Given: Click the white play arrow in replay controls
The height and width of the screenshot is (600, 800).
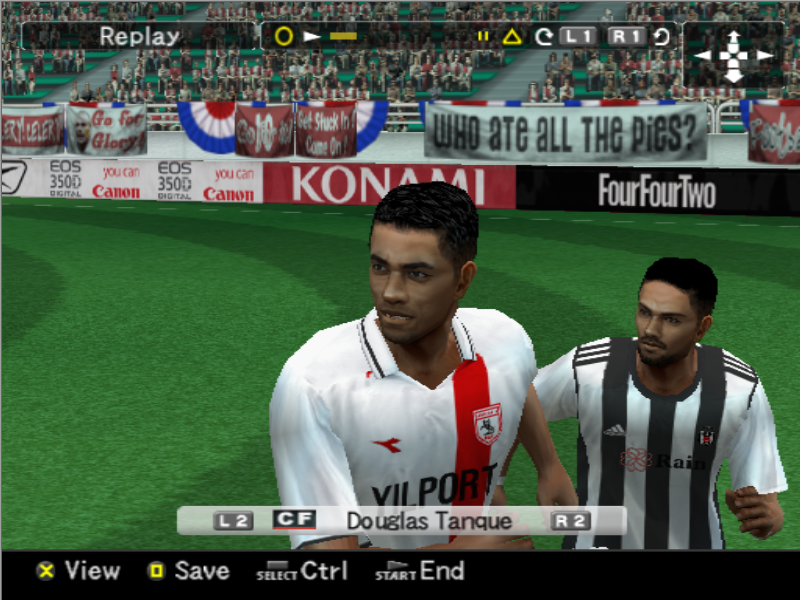Looking at the screenshot, I should pos(312,37).
